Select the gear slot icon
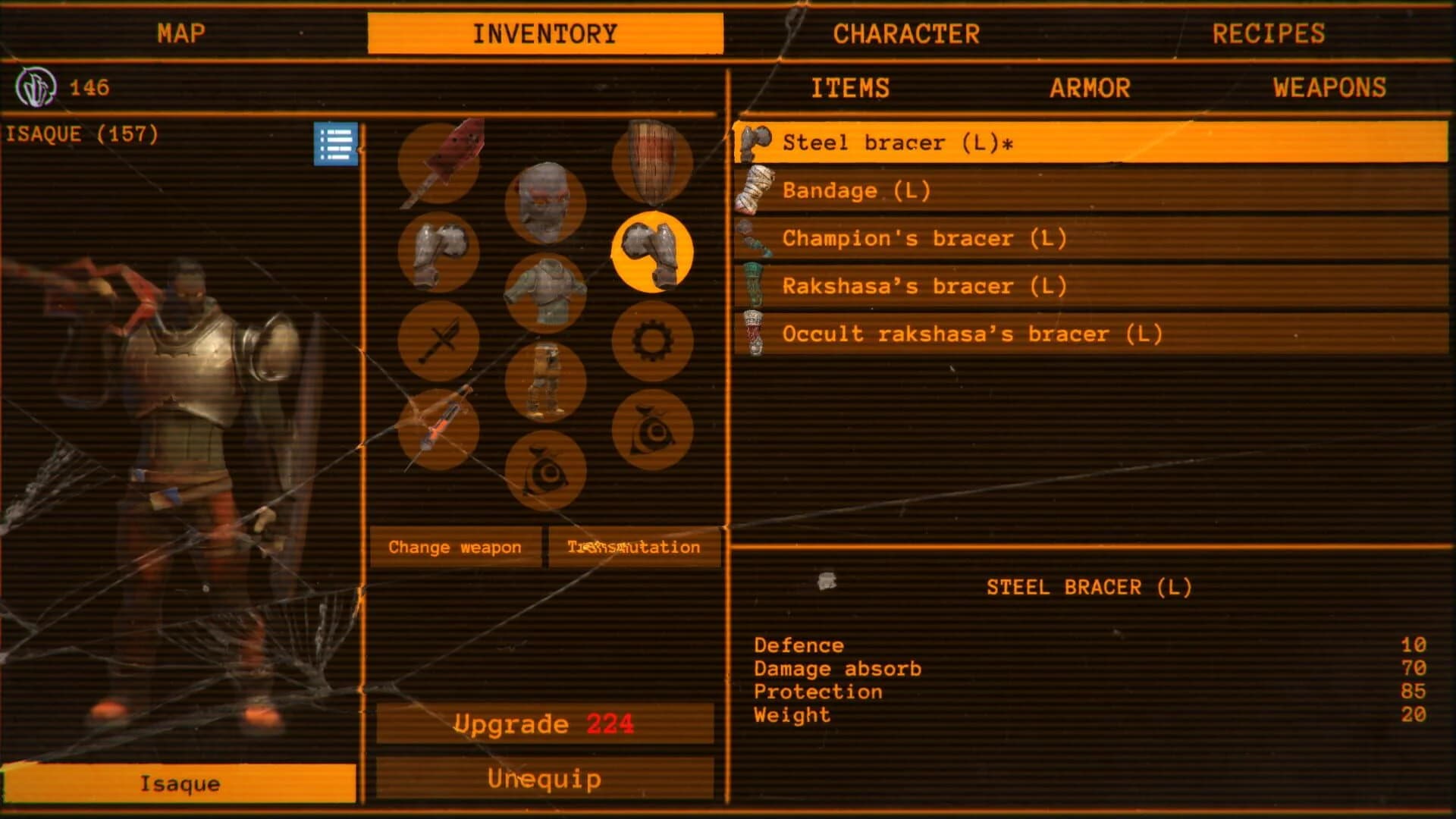 [654, 341]
